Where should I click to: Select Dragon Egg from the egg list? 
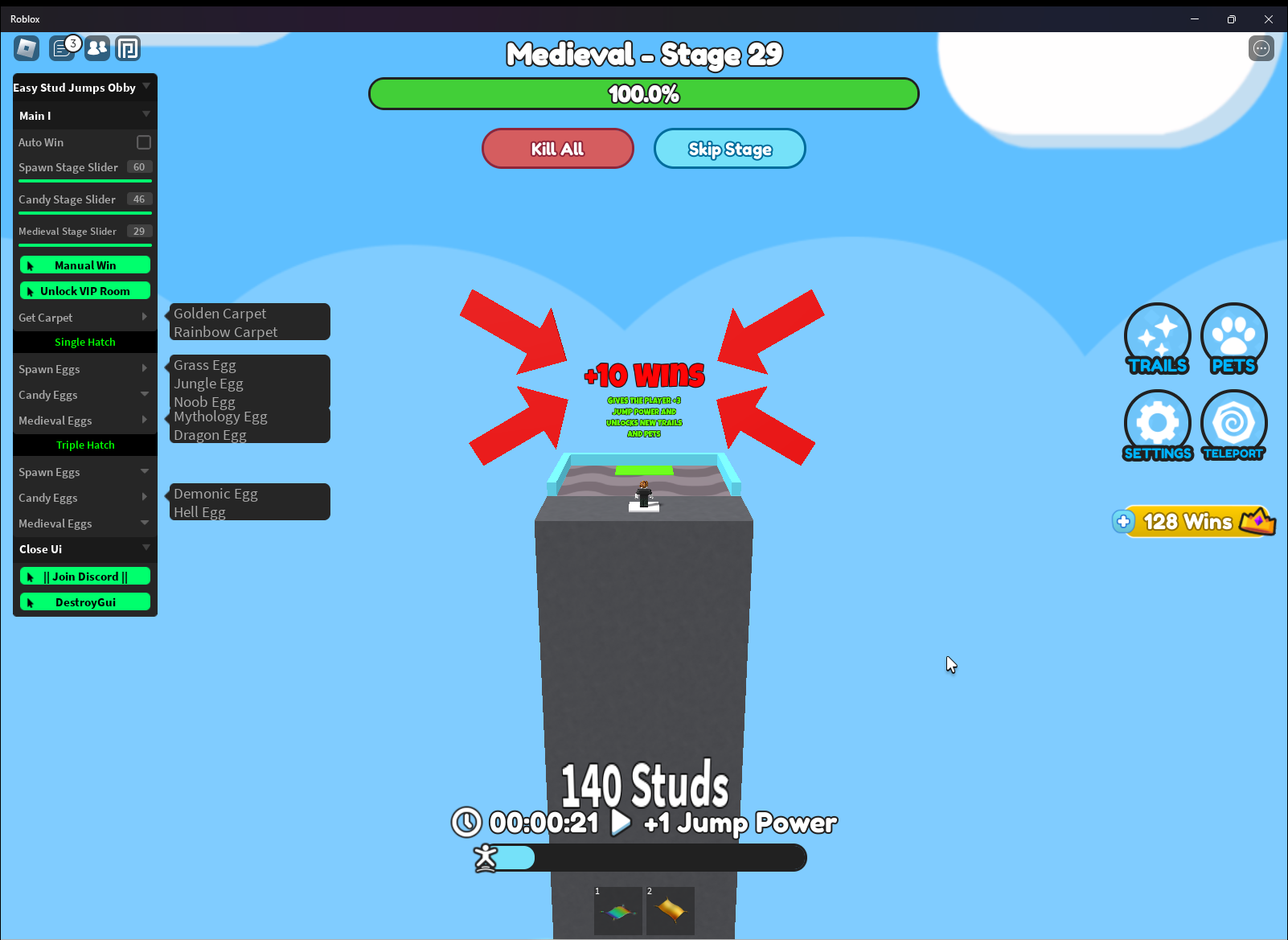[x=210, y=434]
